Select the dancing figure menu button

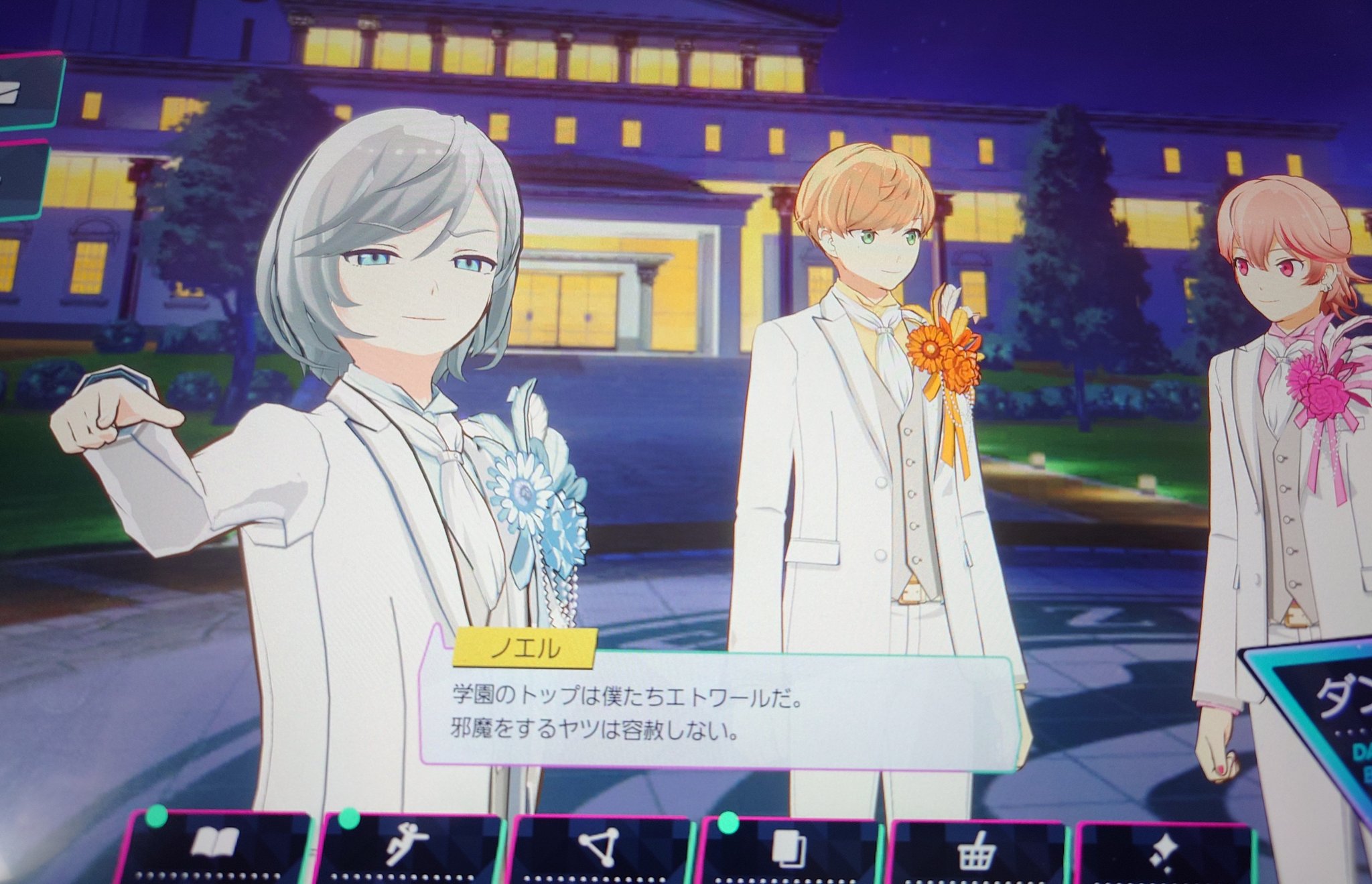click(x=407, y=848)
